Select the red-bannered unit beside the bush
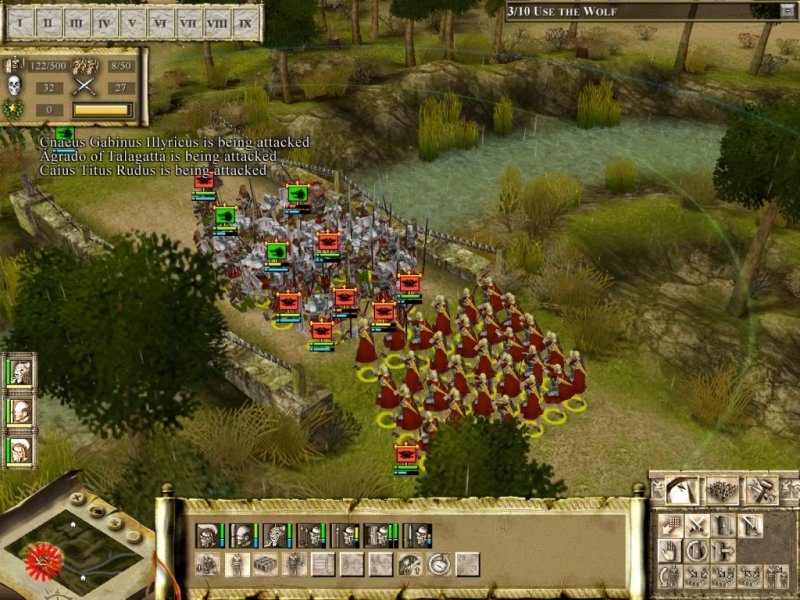 (406, 453)
